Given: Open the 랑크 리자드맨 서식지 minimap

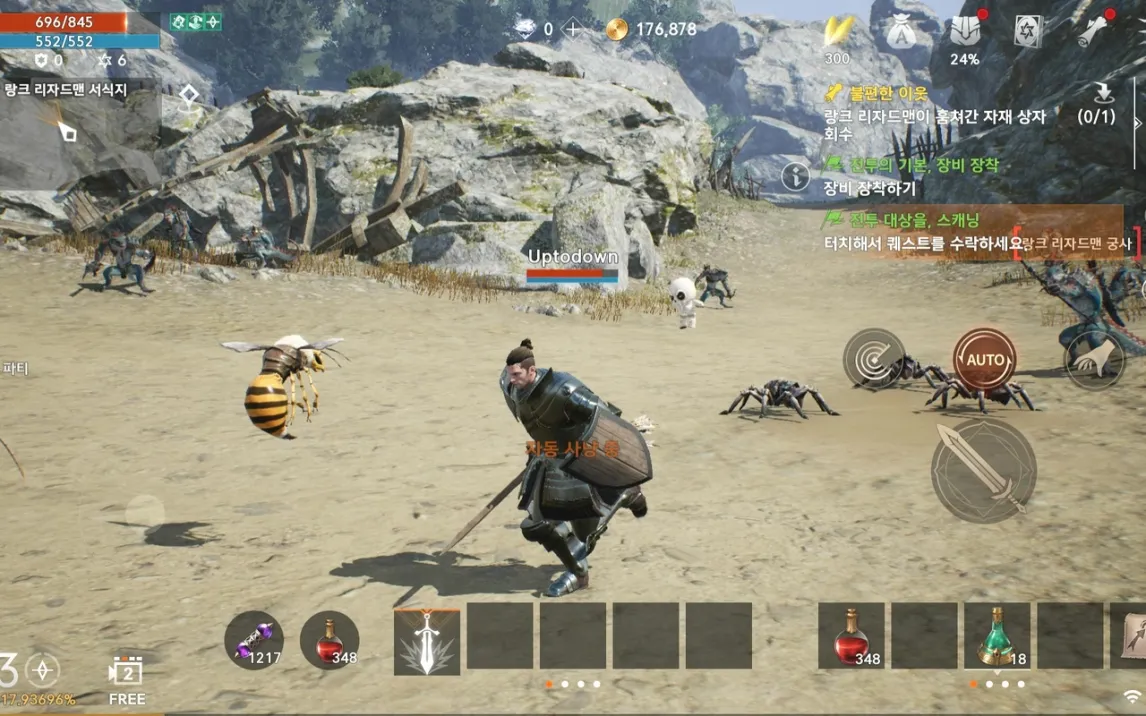Looking at the screenshot, I should (78, 119).
